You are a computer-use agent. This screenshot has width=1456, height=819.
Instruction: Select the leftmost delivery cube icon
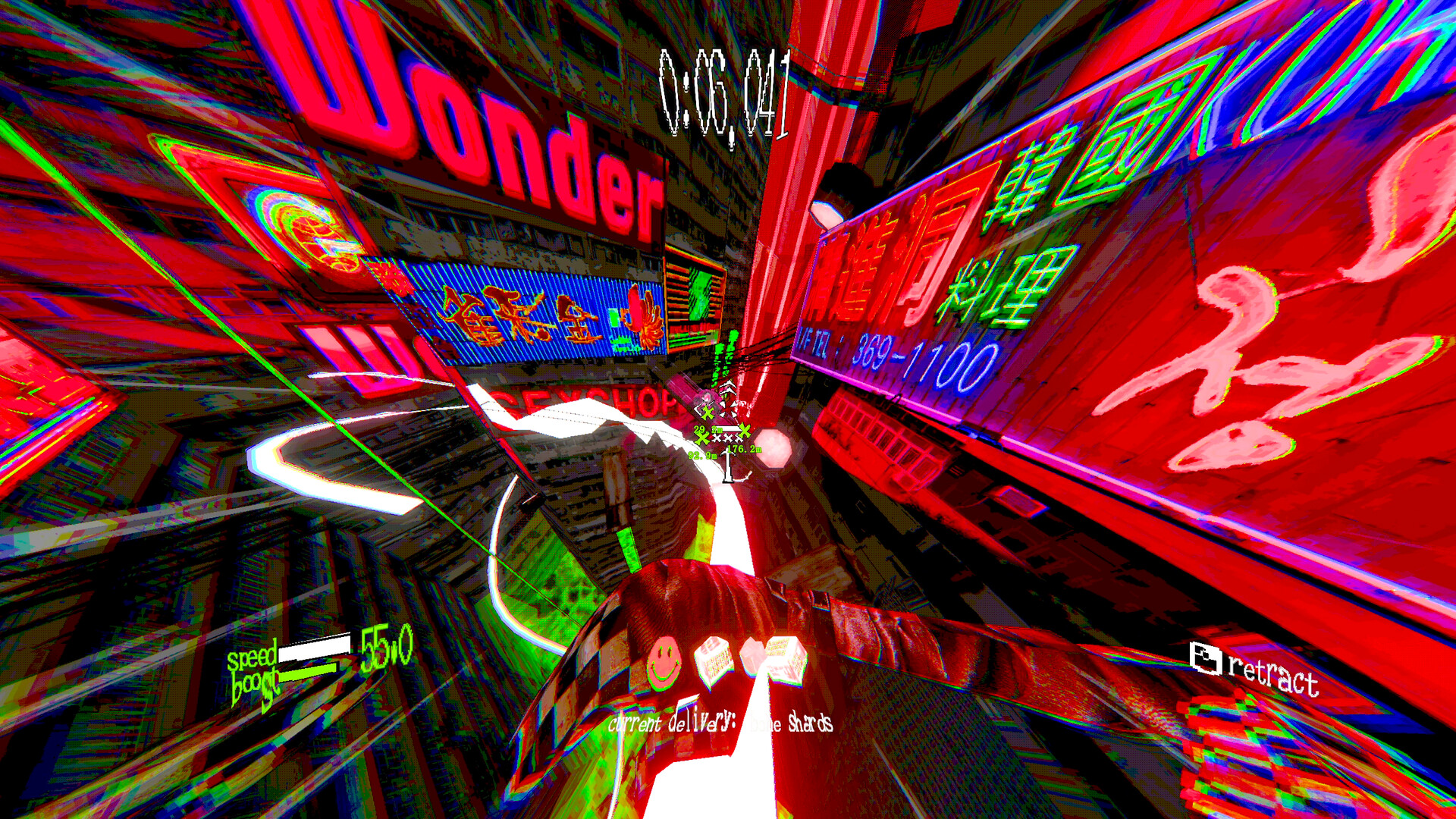711,660
